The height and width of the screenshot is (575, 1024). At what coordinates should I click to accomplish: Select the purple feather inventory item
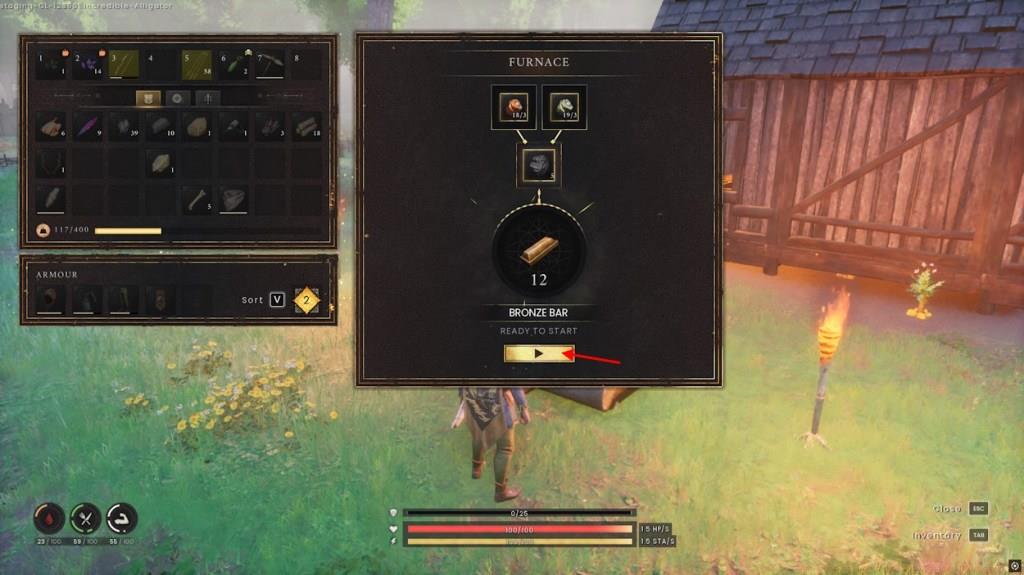point(89,126)
